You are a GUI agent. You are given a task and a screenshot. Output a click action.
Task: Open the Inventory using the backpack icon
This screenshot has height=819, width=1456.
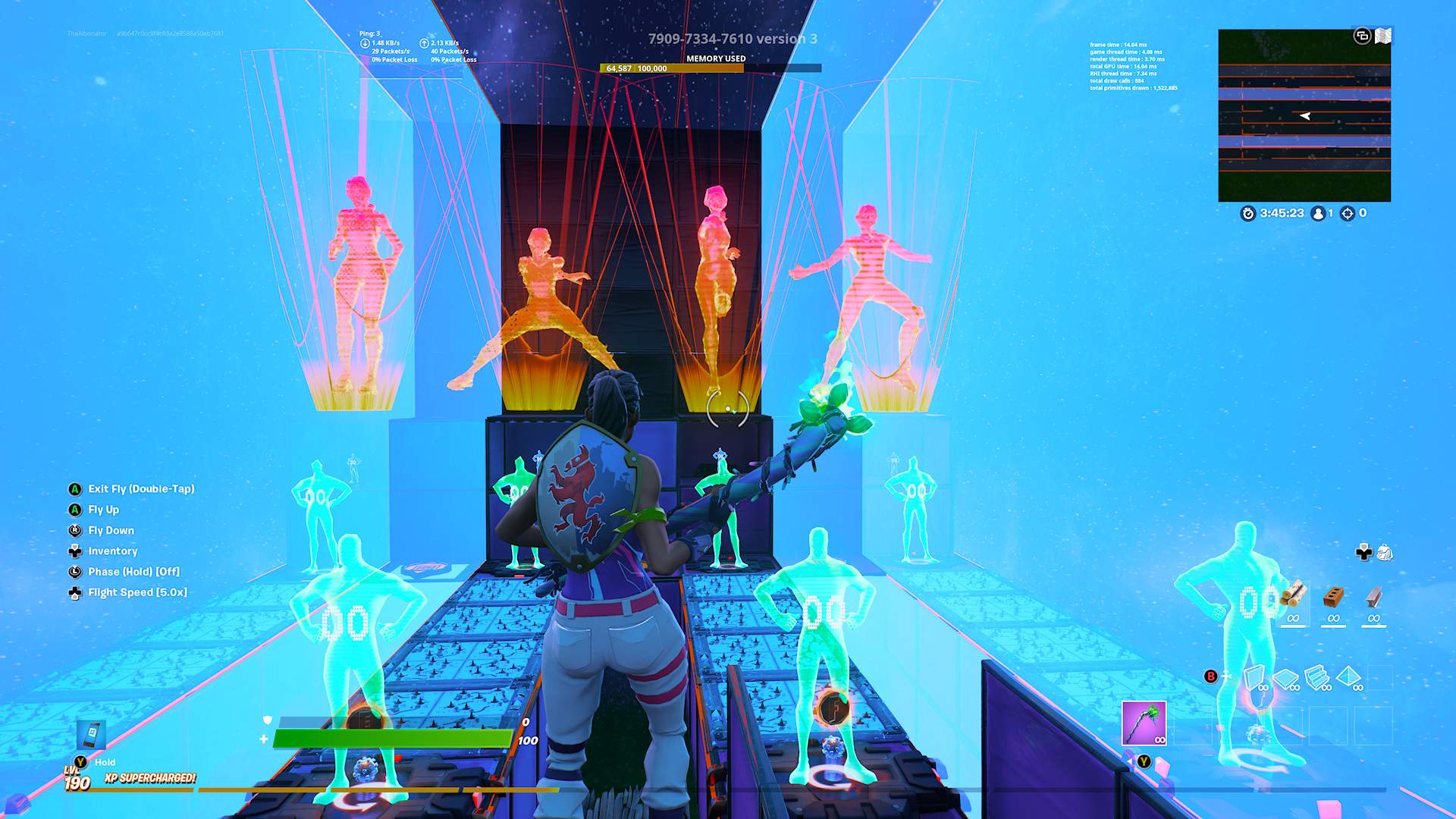pyautogui.click(x=1383, y=553)
